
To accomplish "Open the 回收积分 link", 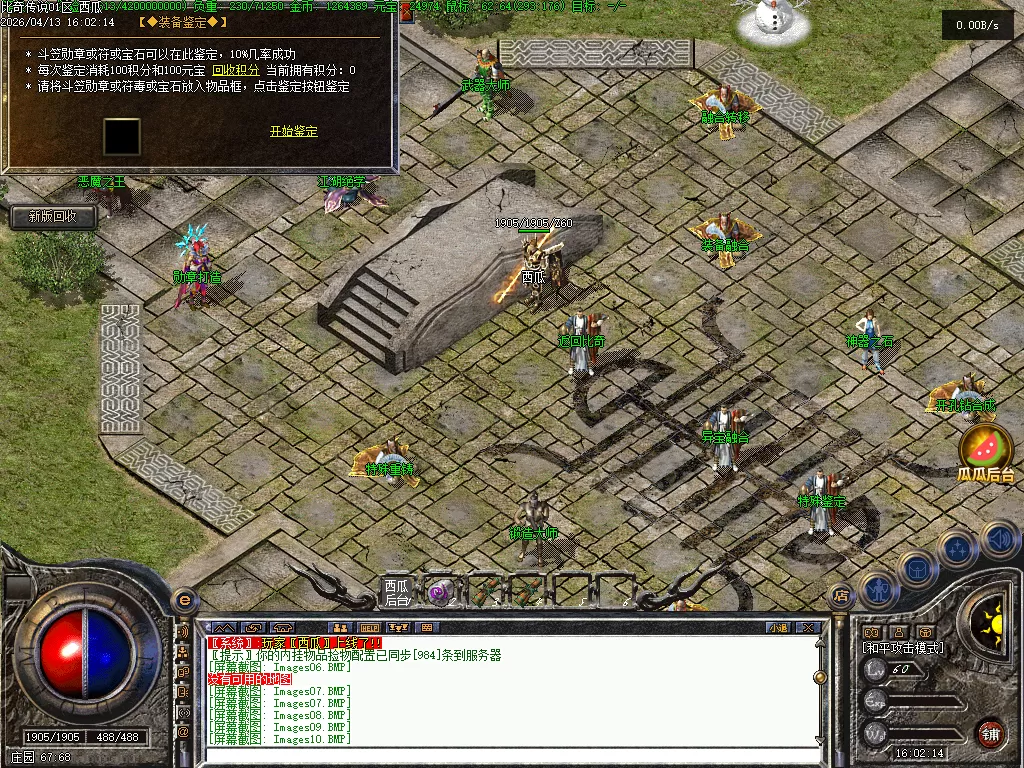I will pos(236,71).
